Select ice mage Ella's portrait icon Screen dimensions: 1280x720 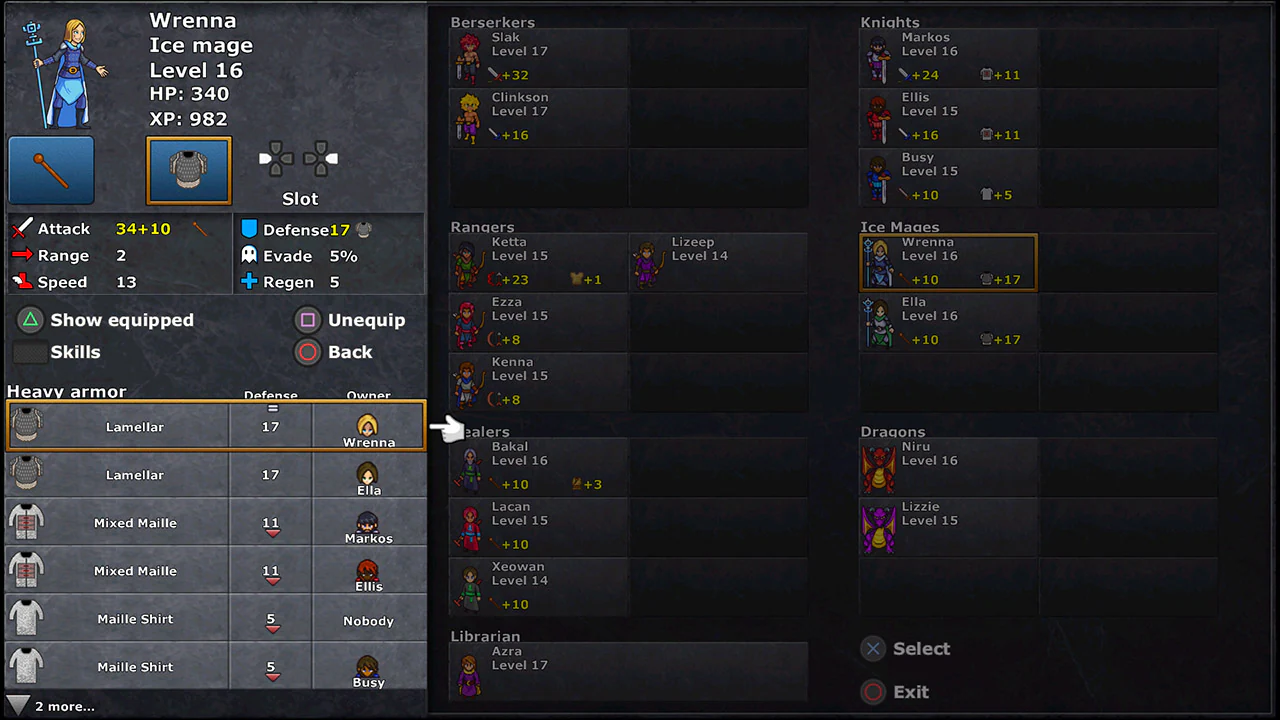click(877, 323)
